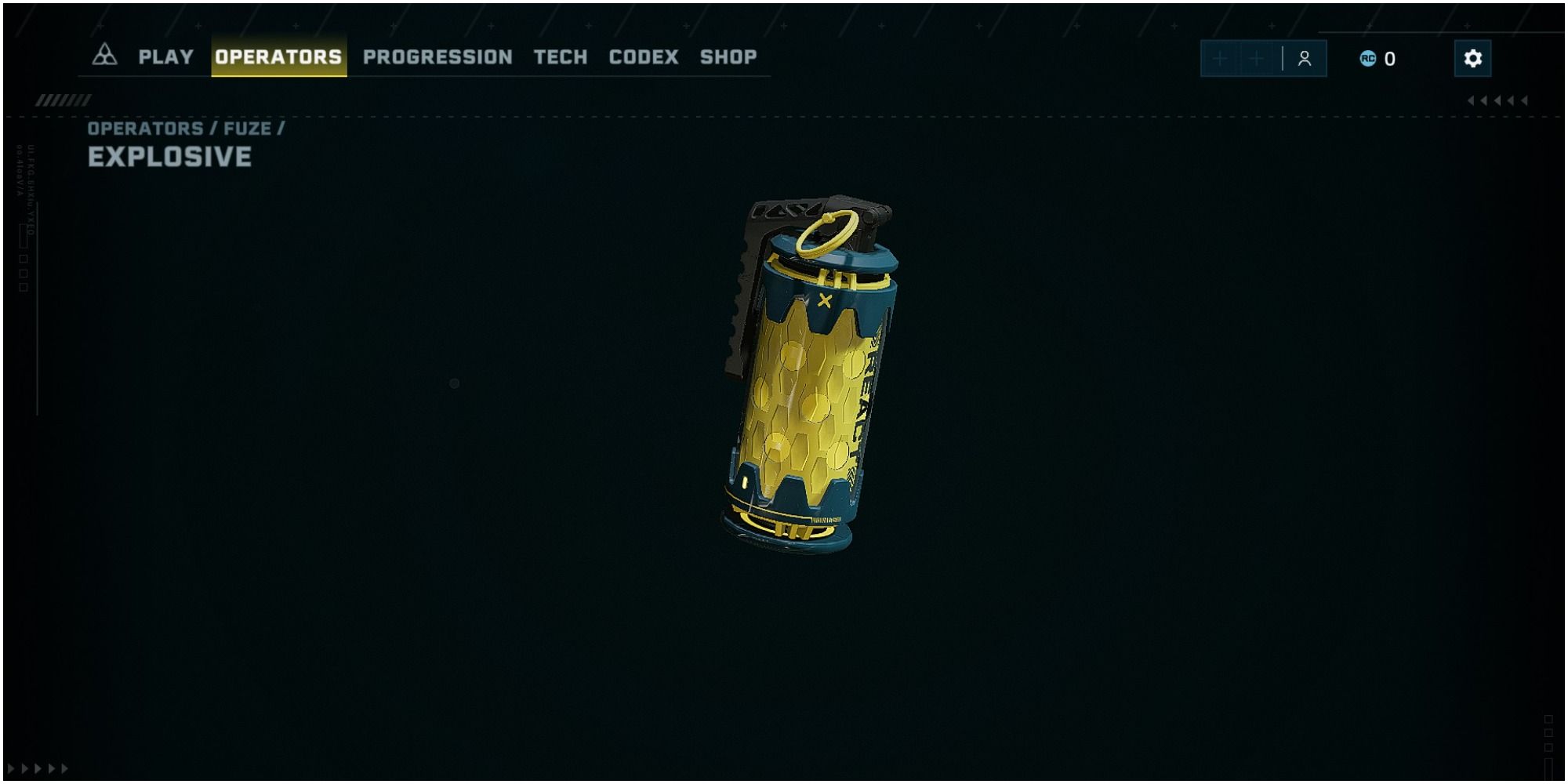1568x784 pixels.
Task: Switch to the PROGRESSION tab
Action: (x=437, y=56)
